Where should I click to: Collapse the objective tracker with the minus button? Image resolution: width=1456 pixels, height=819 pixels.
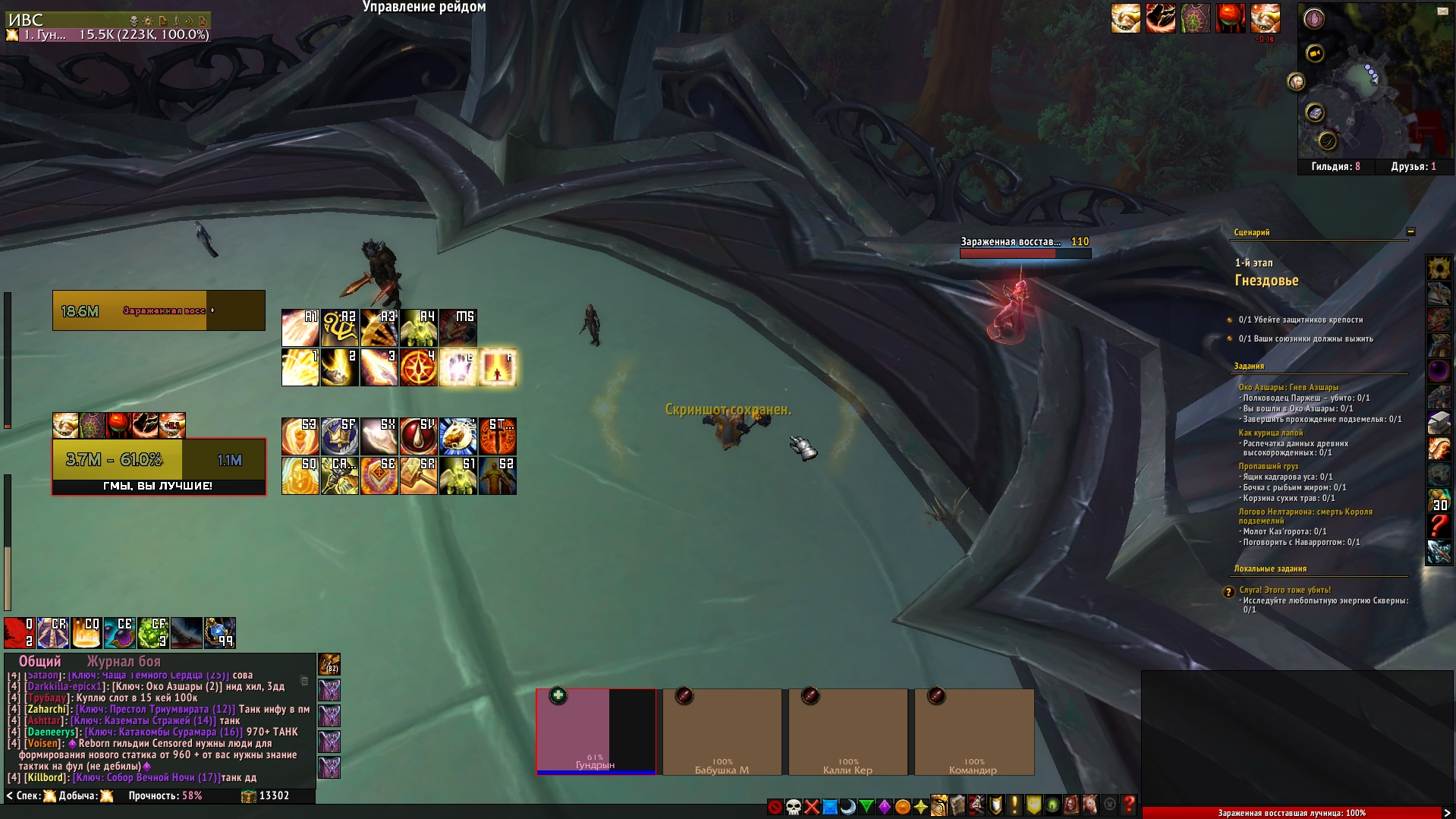[x=1410, y=232]
